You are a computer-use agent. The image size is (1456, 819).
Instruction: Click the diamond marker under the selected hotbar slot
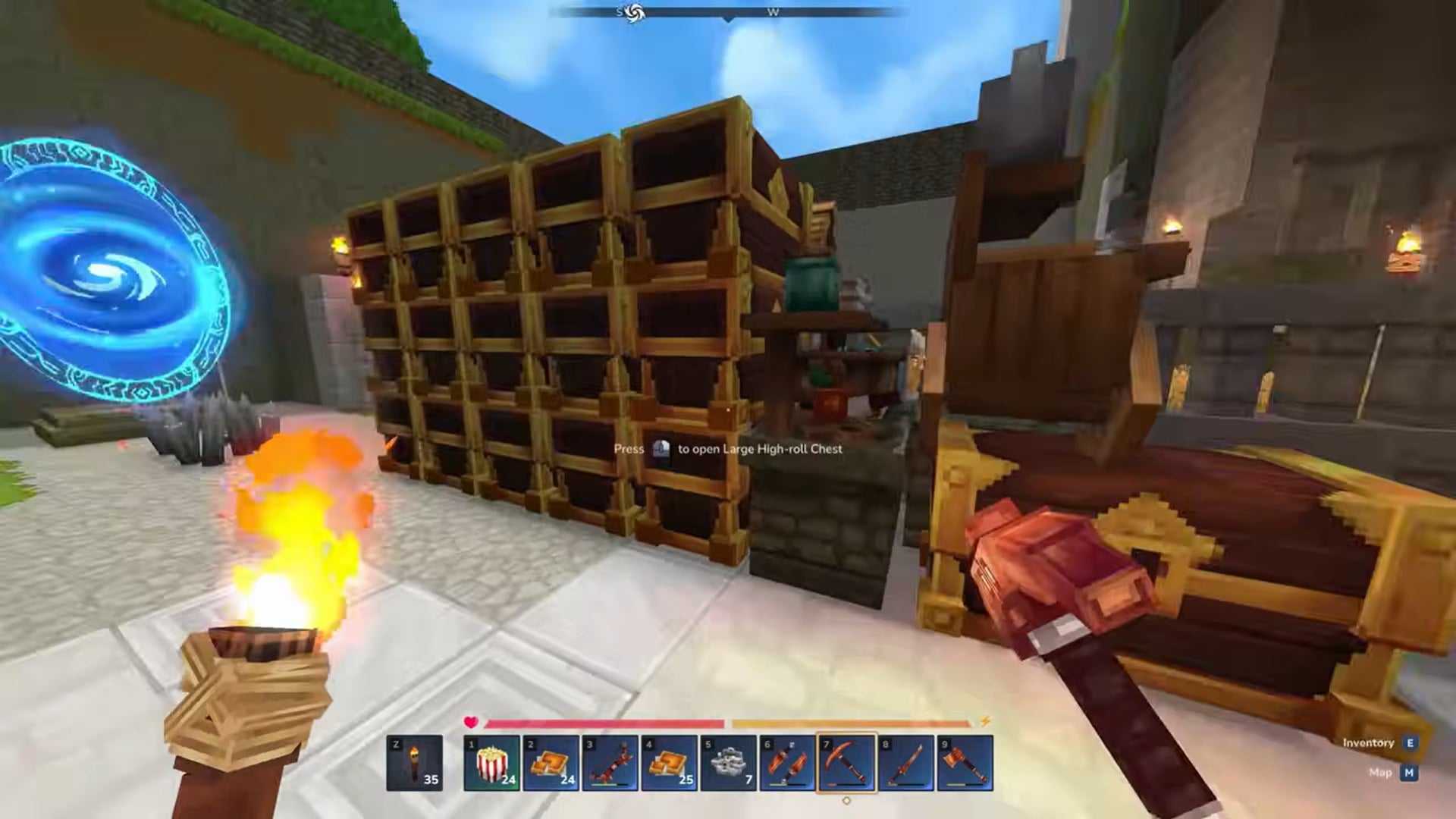coord(848,799)
